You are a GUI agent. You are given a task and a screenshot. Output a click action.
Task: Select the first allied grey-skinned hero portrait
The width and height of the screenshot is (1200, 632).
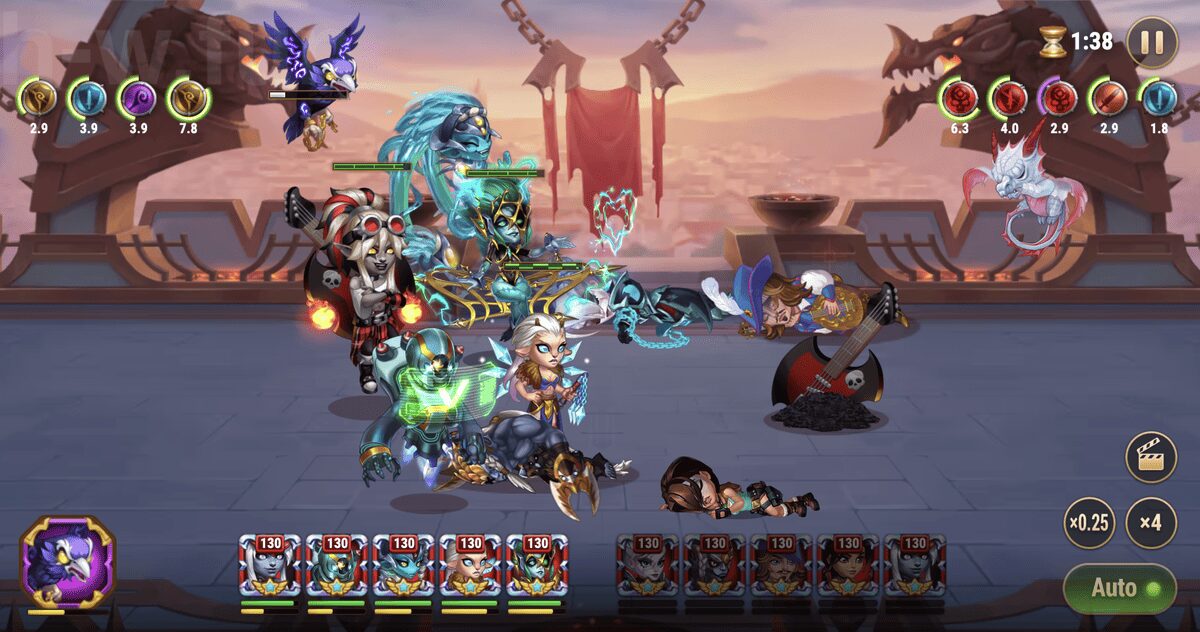269,567
